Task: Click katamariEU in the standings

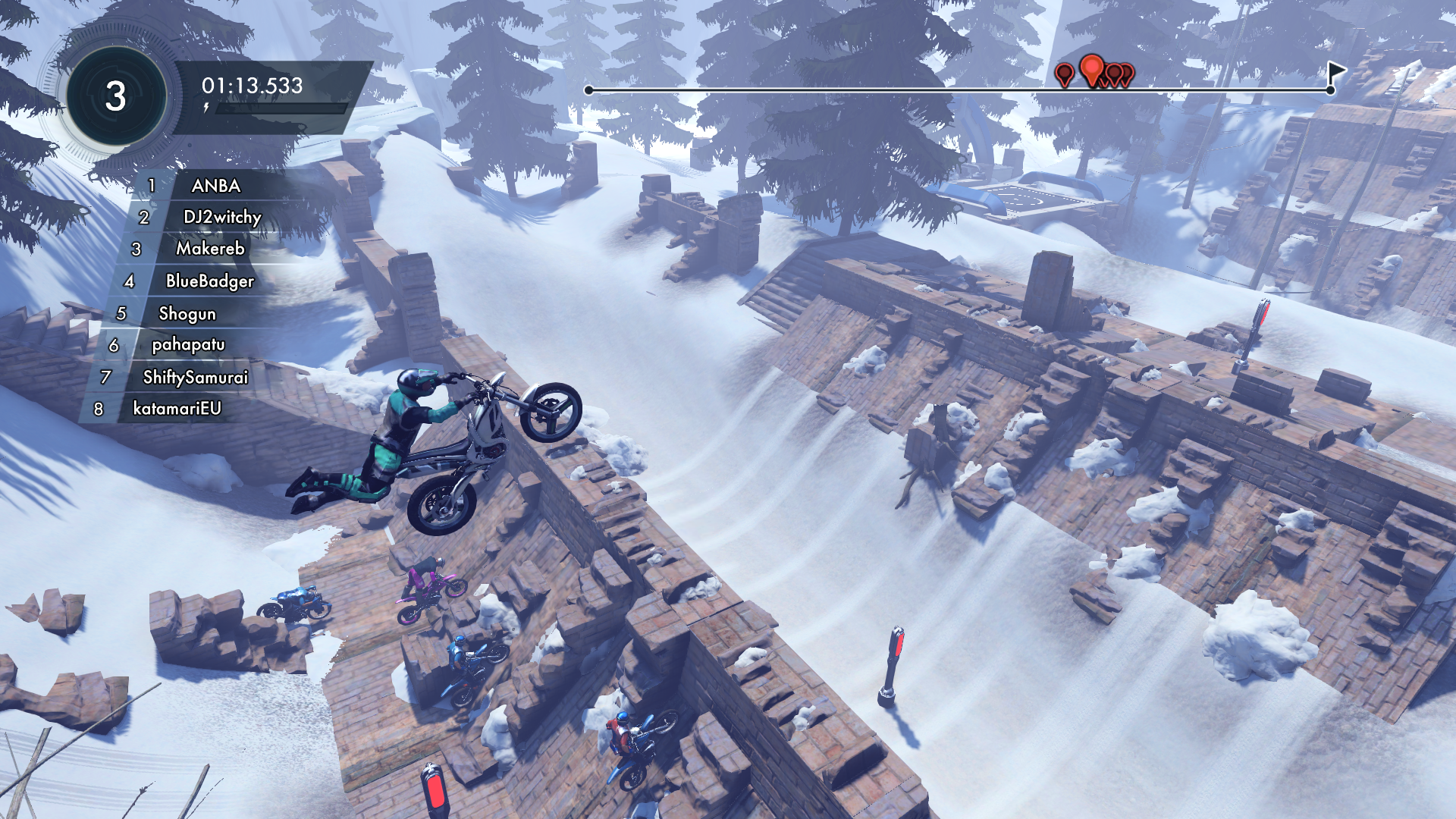Action: pyautogui.click(x=177, y=409)
